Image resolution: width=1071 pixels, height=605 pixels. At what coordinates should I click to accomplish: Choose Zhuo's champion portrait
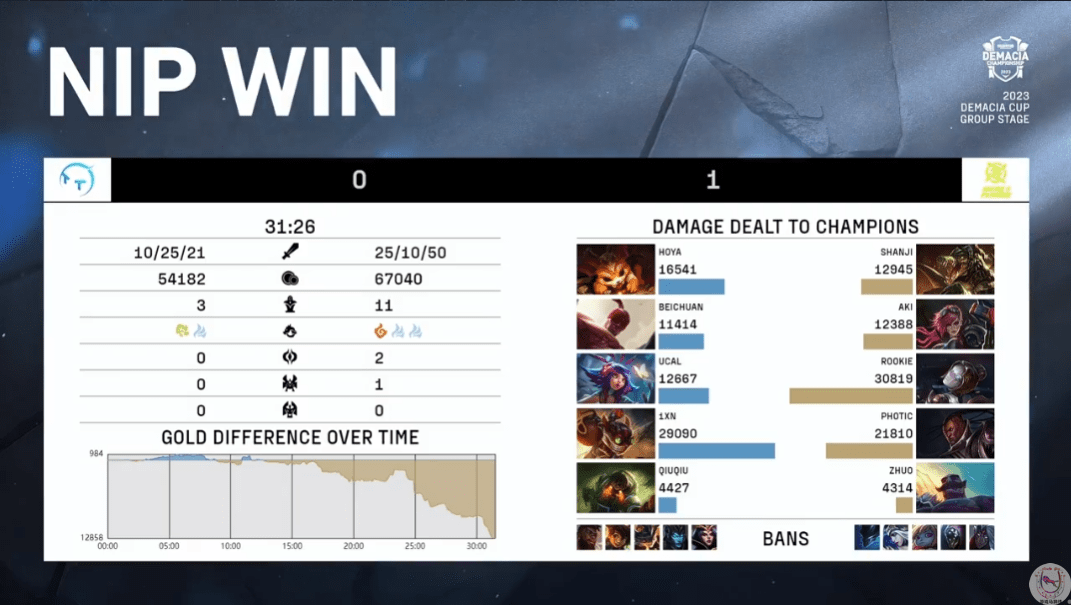pos(956,488)
